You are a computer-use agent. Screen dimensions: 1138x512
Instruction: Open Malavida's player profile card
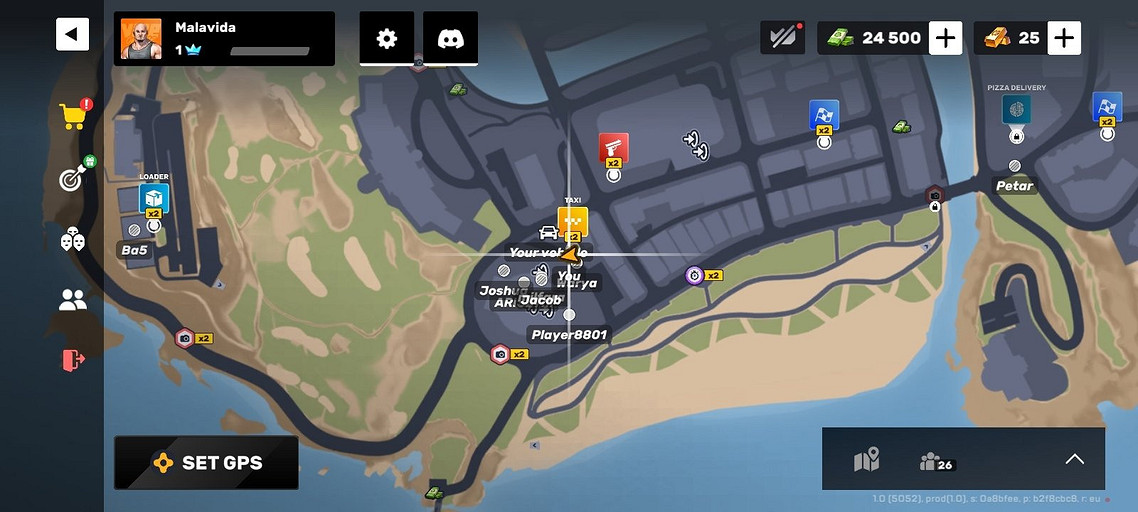tap(224, 39)
